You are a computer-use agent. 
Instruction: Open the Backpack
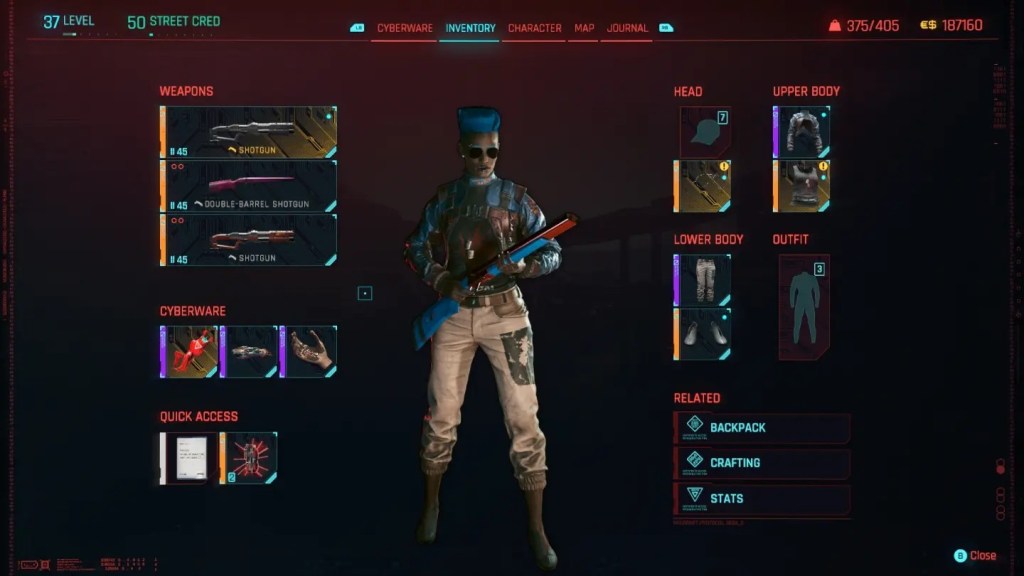tap(762, 428)
